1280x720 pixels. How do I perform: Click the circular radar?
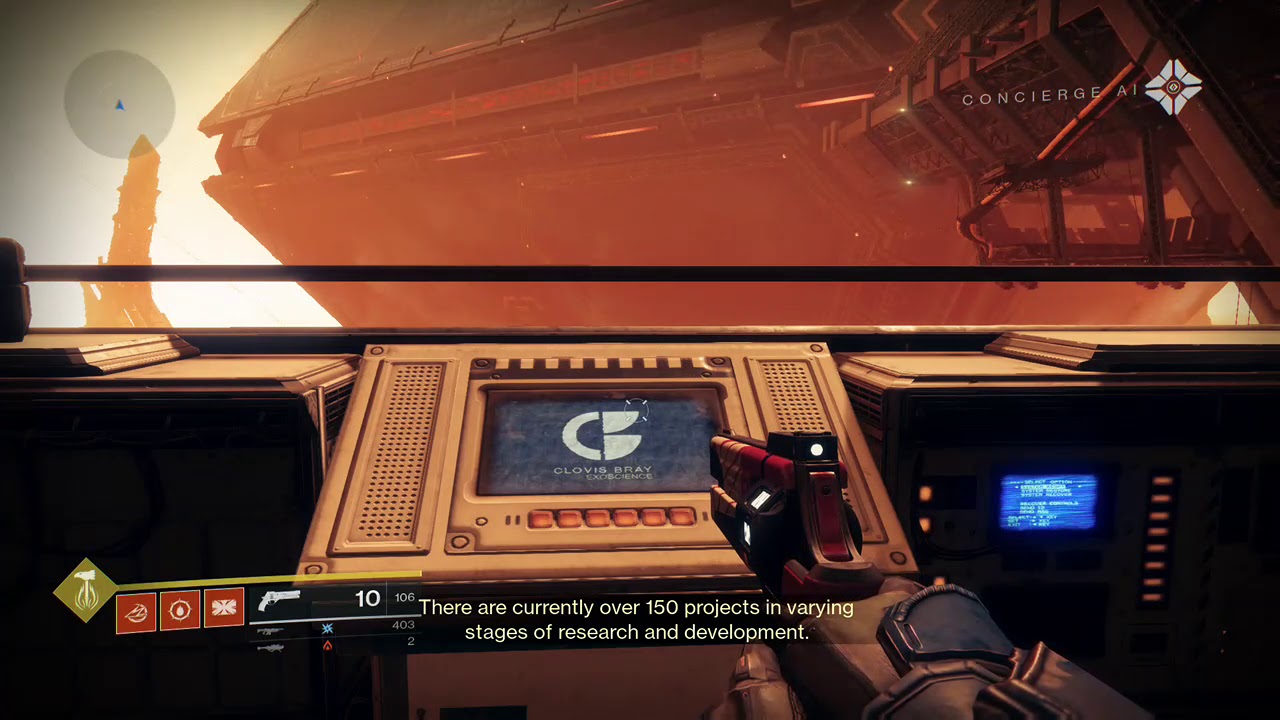point(119,103)
